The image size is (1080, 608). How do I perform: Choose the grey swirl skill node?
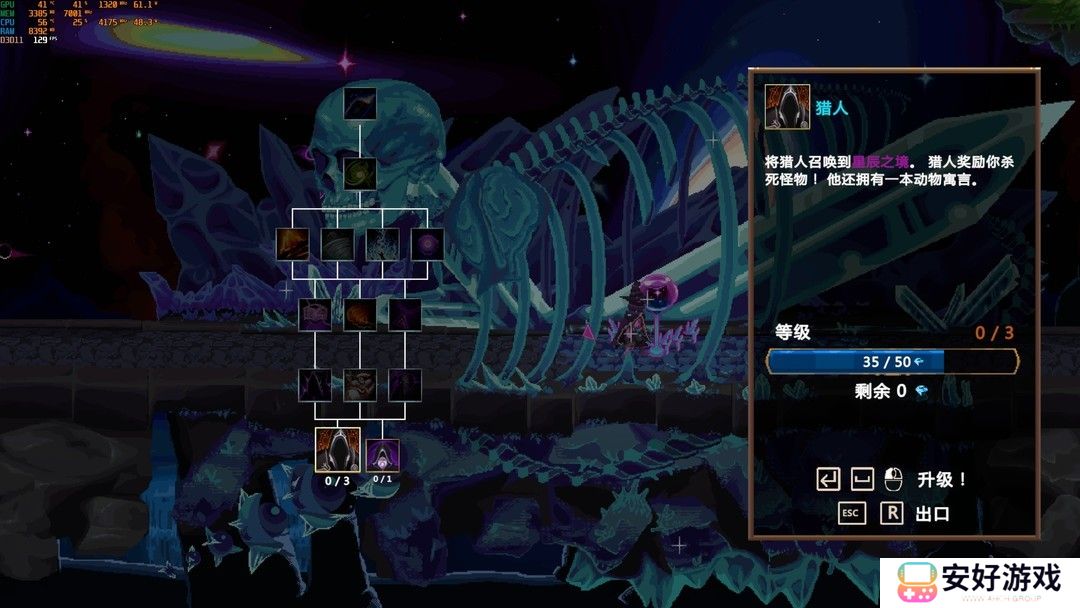(338, 245)
